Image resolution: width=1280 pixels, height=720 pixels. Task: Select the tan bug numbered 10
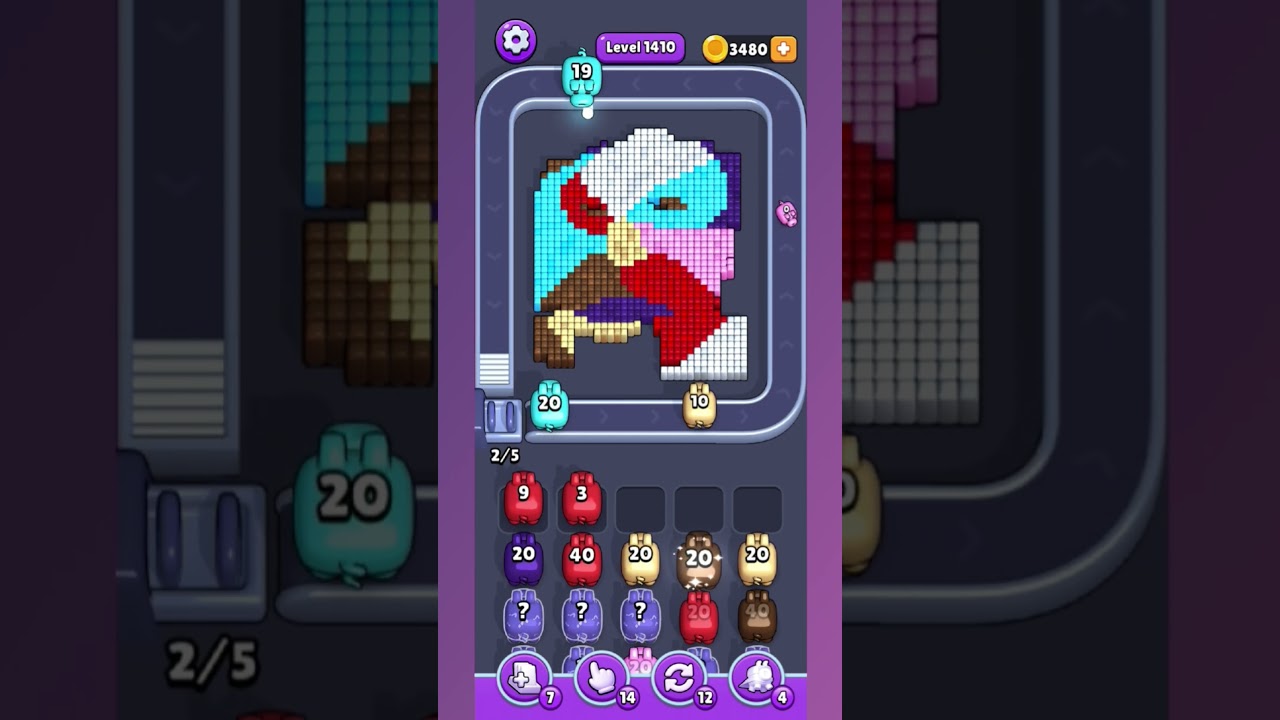click(700, 404)
